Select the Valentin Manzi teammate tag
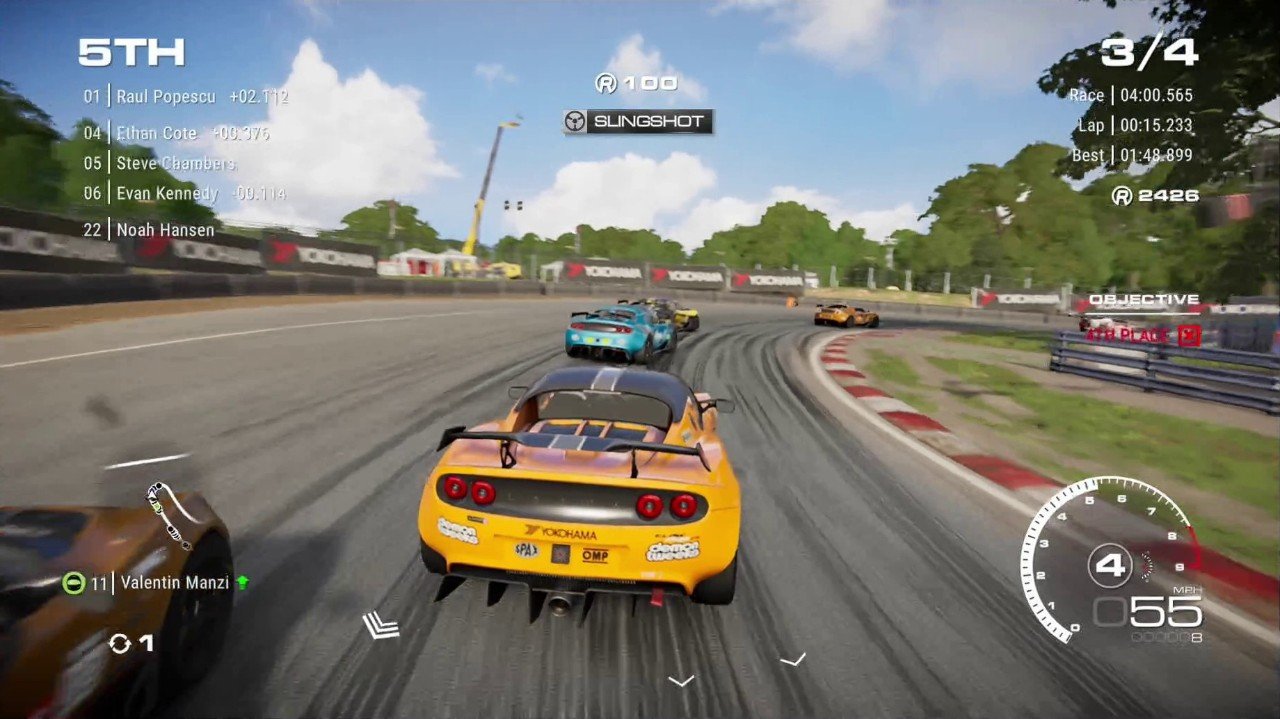Image resolution: width=1280 pixels, height=719 pixels. [174, 582]
